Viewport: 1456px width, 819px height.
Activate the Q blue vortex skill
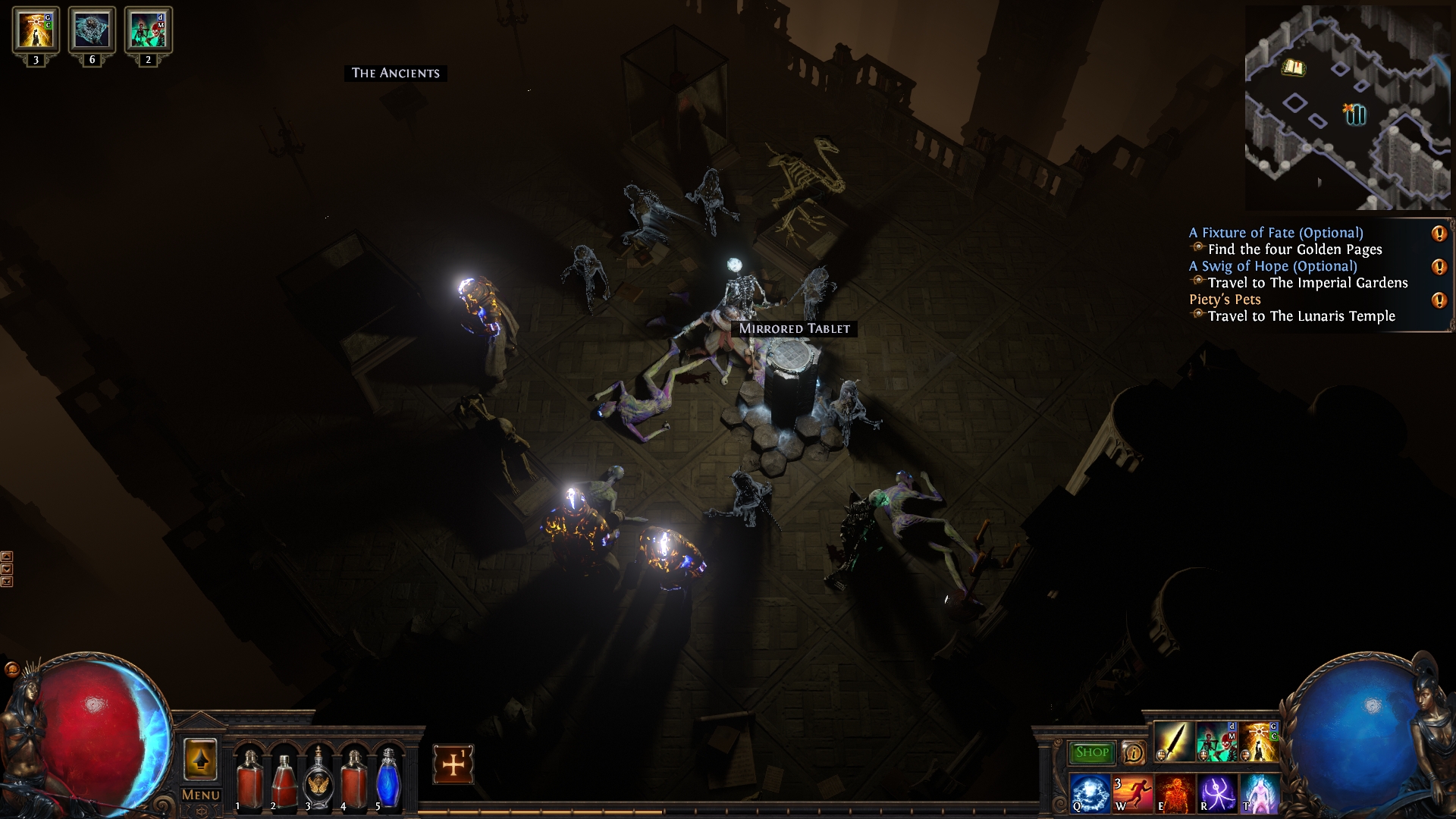pos(1090,793)
